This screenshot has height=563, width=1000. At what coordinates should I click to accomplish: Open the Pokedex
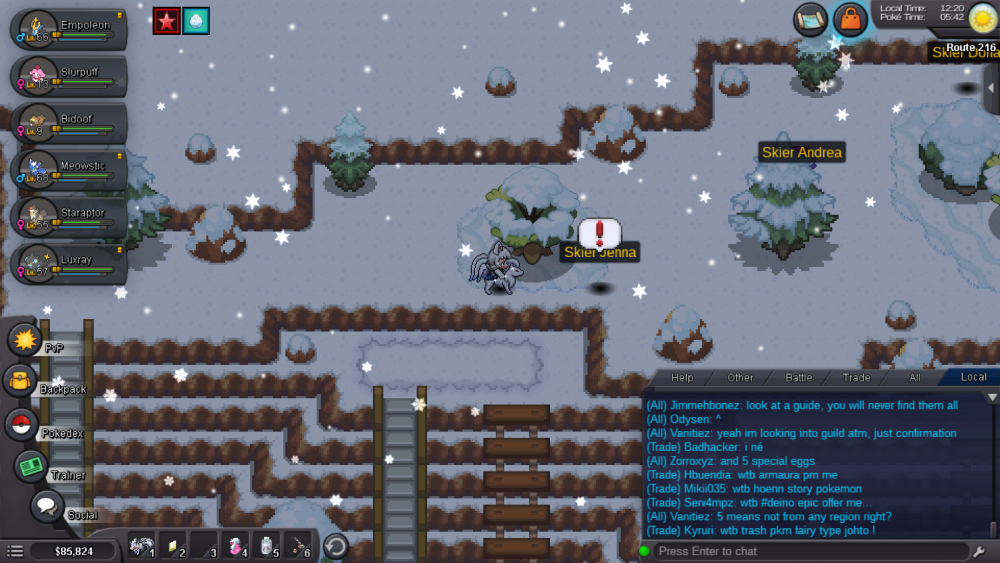pyautogui.click(x=22, y=424)
